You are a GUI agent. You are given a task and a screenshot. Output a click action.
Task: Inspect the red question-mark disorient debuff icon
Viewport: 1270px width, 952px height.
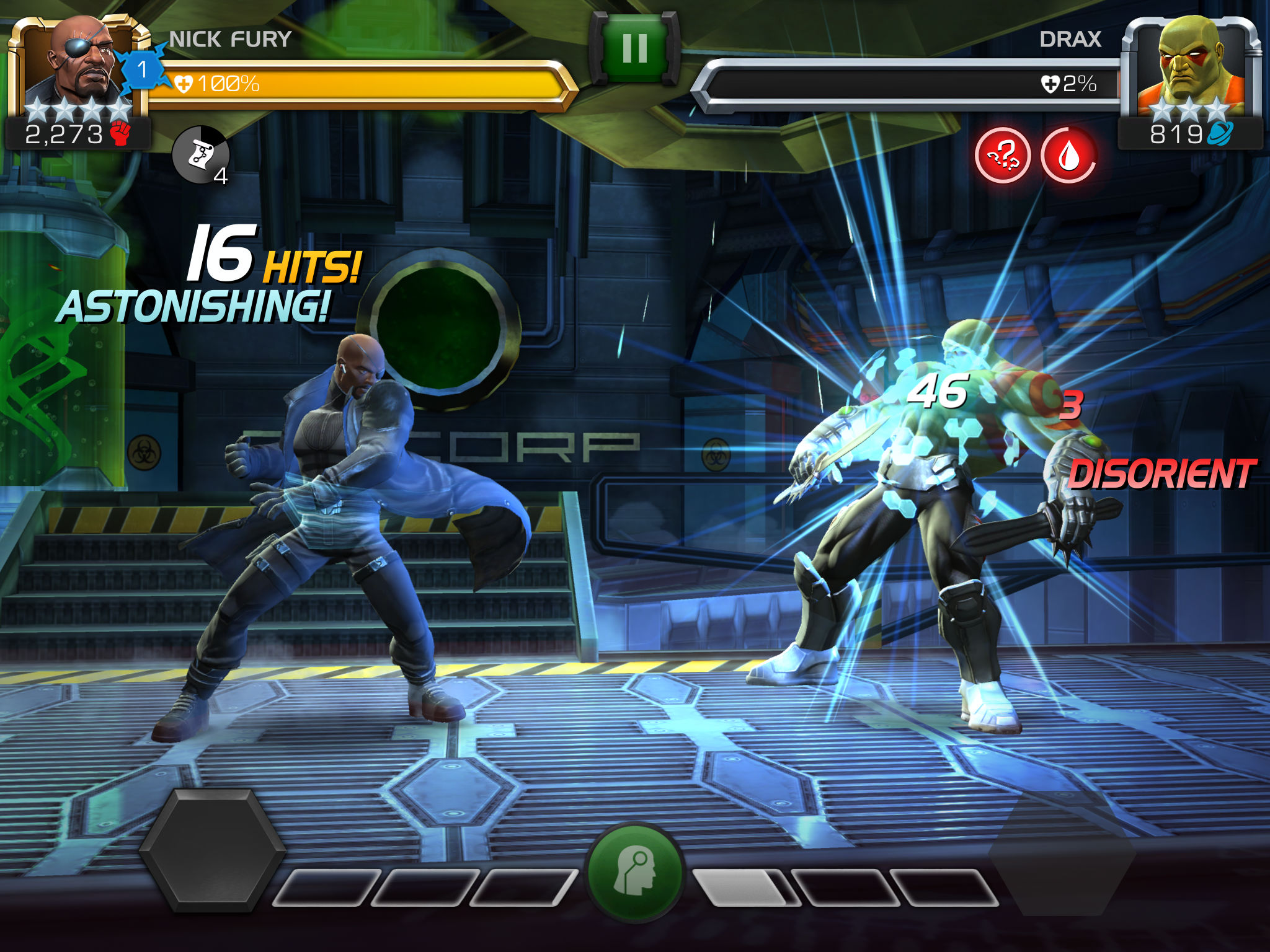coord(1002,156)
